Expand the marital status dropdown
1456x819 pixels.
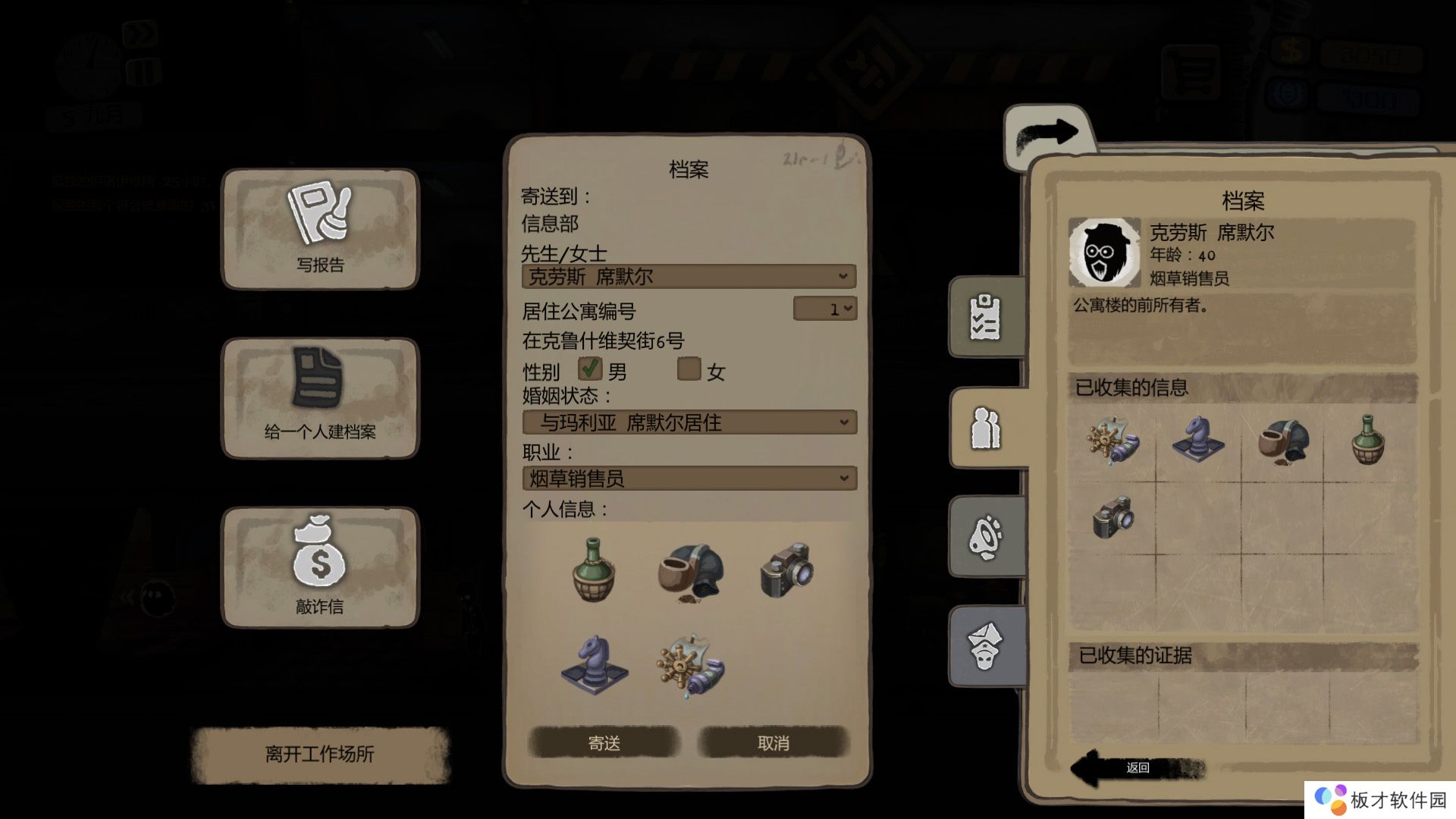(x=689, y=422)
